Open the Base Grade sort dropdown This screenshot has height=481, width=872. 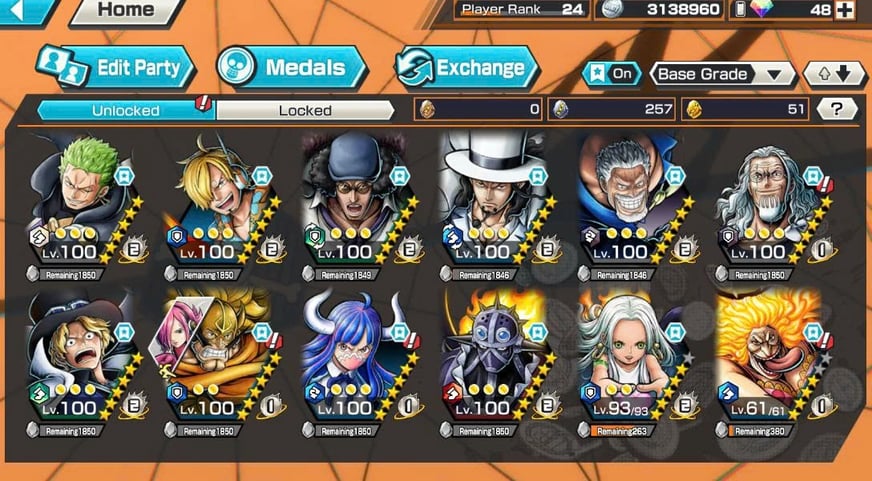721,74
